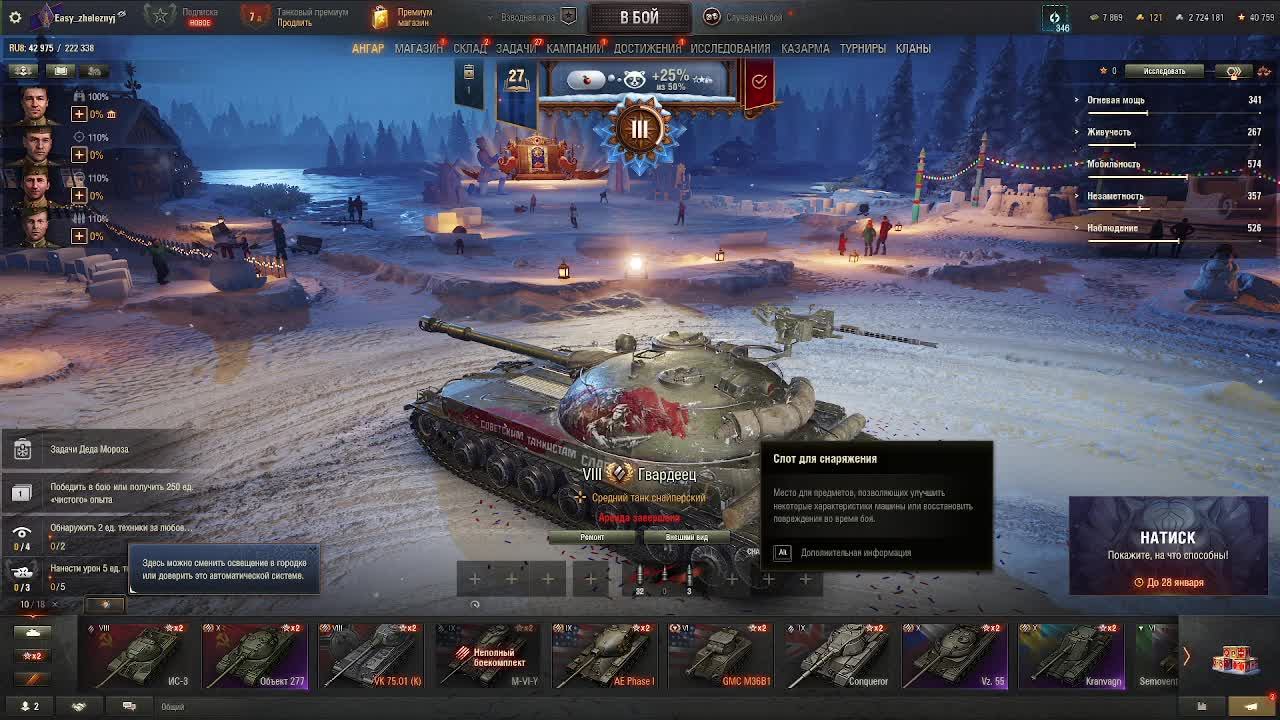Go to the КЛАНЫ tab
This screenshot has height=720, width=1280.
pyautogui.click(x=913, y=48)
